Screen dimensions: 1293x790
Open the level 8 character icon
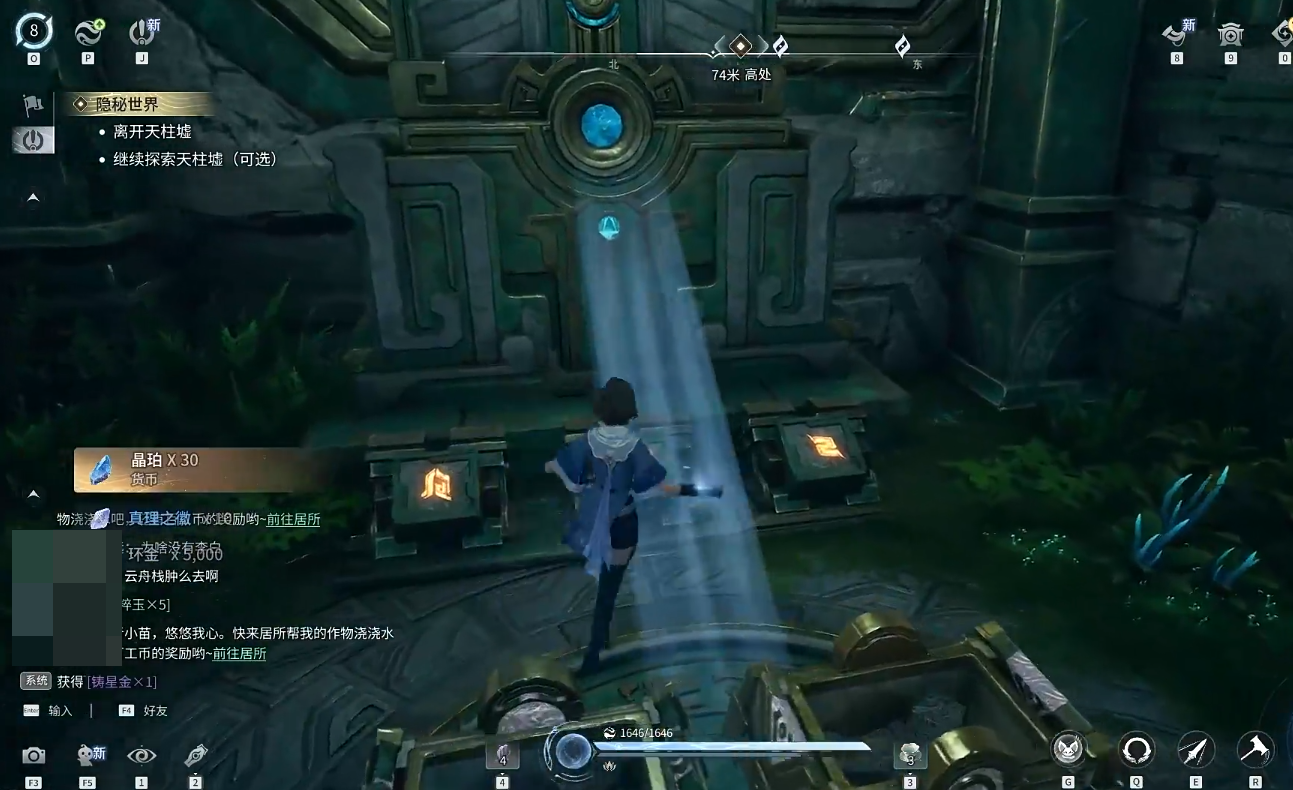pos(34,32)
